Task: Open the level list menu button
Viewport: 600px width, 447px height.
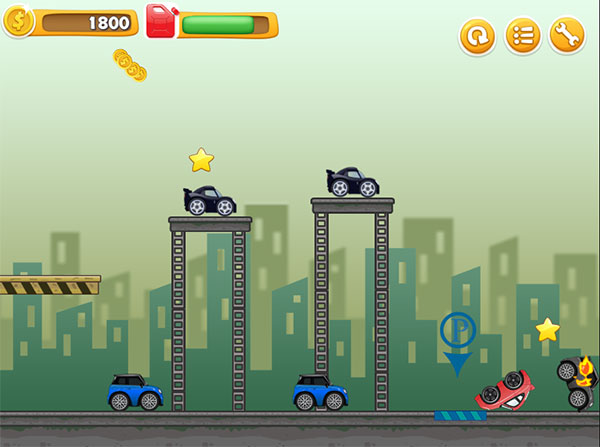Action: (522, 37)
